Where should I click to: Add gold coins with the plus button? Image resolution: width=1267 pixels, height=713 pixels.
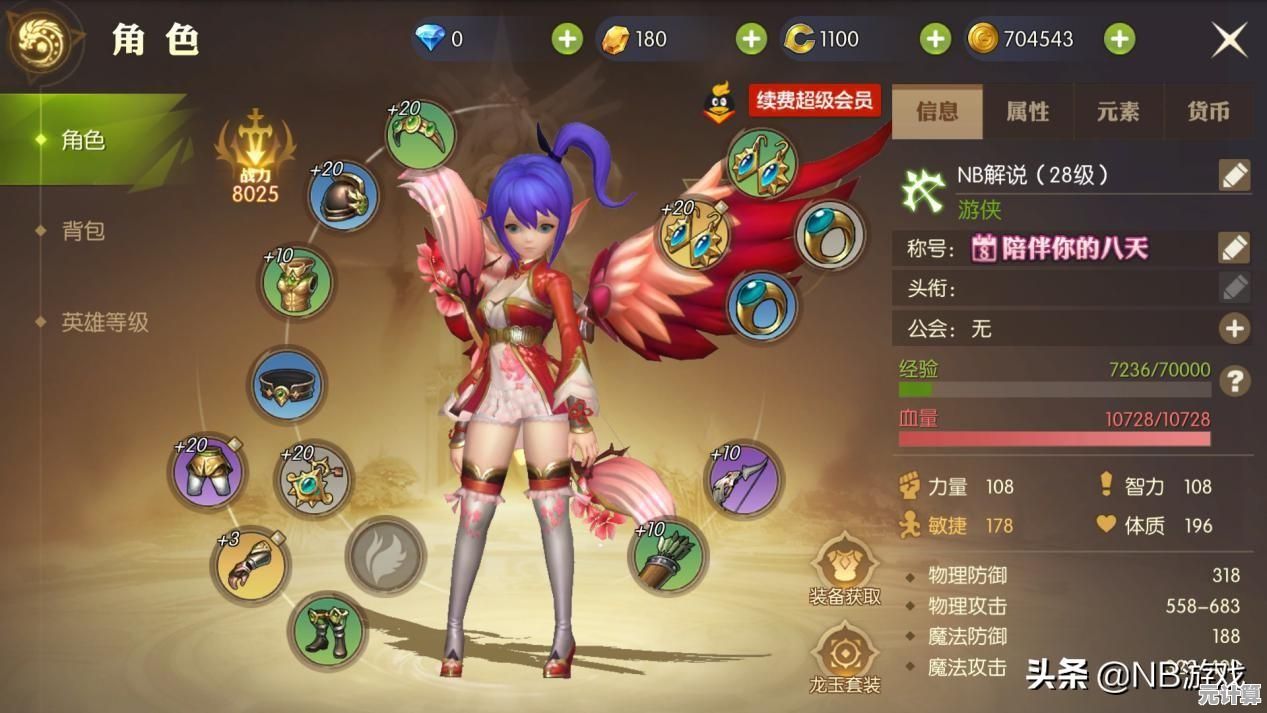1119,39
